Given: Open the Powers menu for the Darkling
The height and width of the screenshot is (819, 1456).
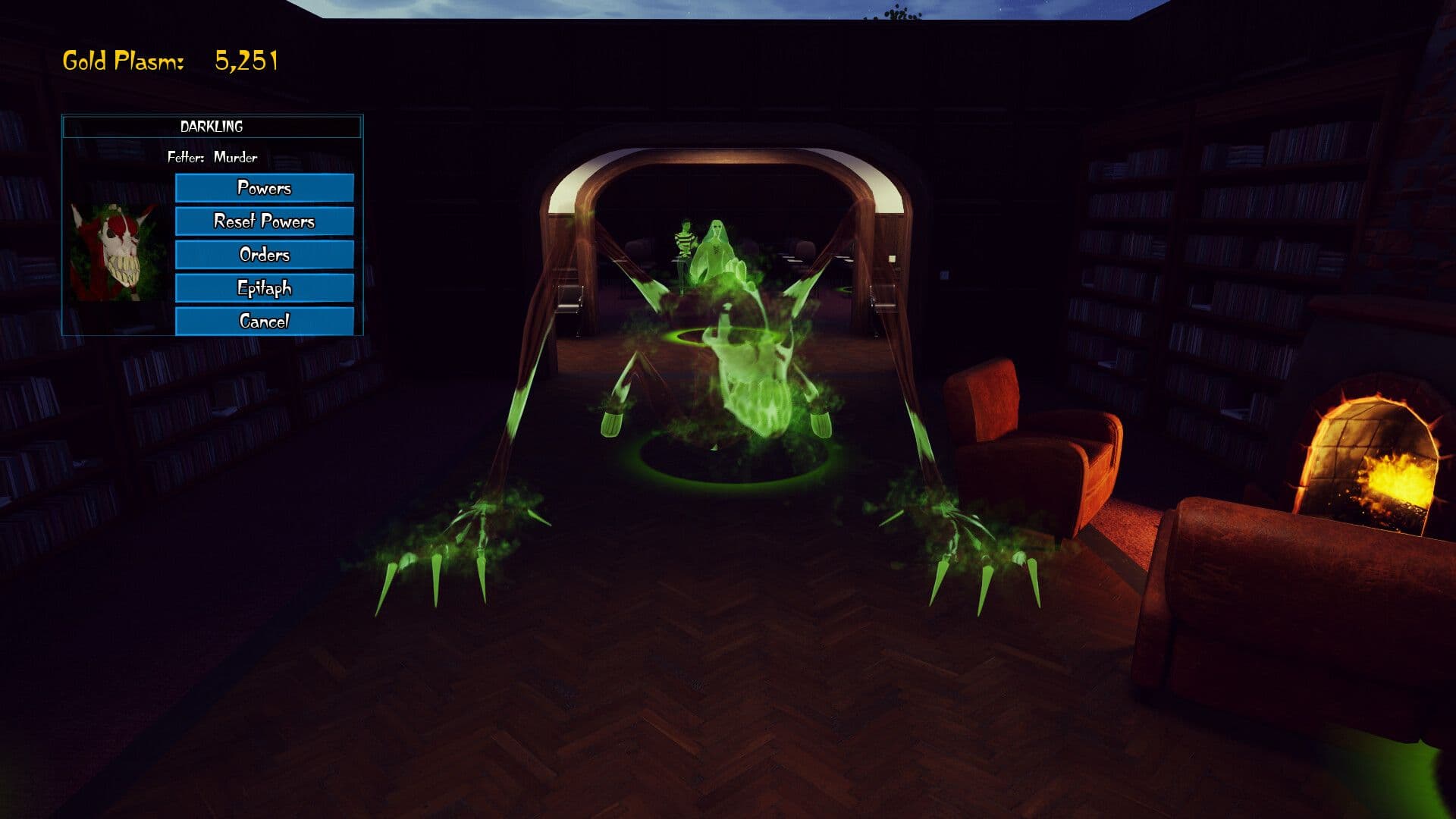Looking at the screenshot, I should click(x=264, y=187).
